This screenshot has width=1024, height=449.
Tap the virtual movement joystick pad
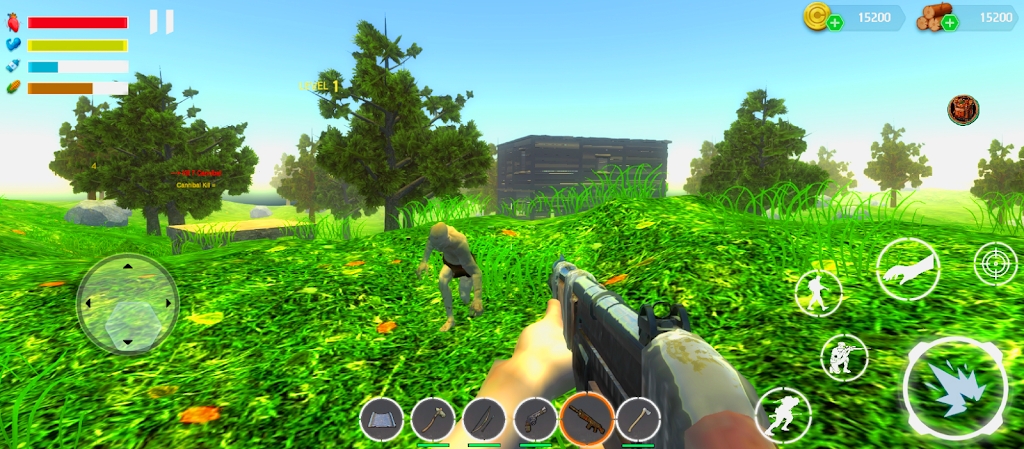tap(128, 303)
